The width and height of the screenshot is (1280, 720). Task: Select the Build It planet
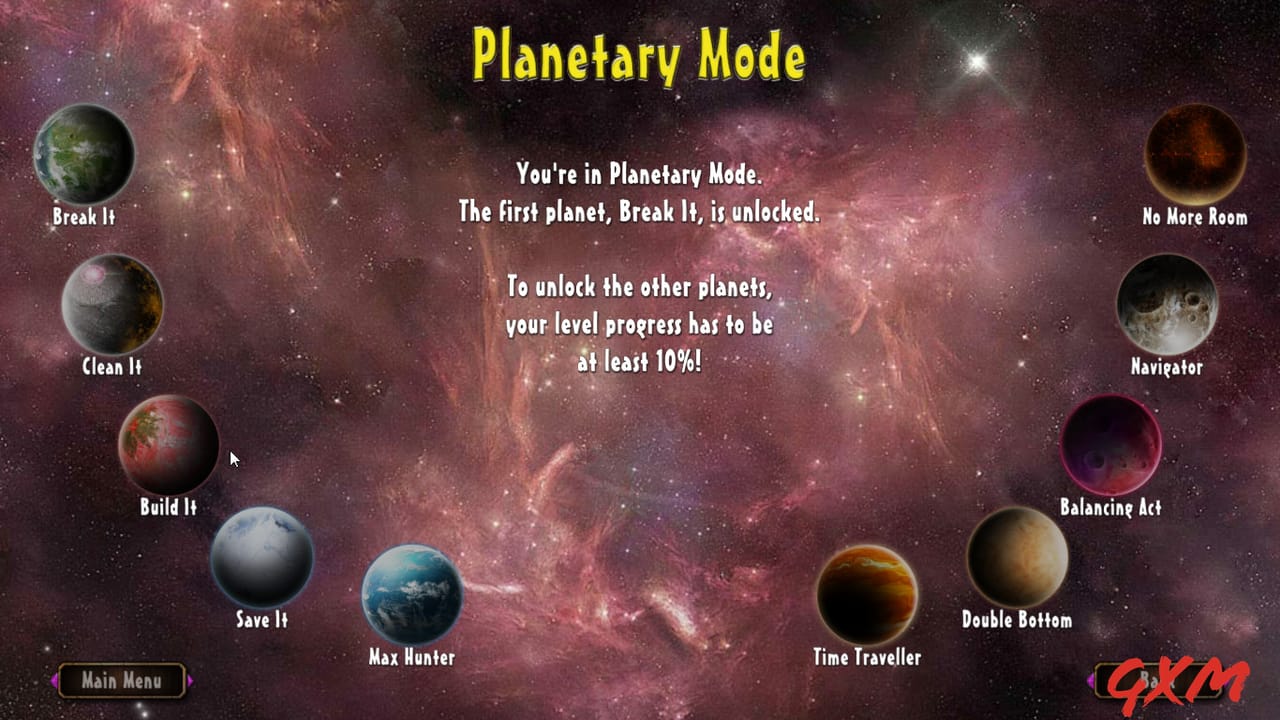coord(168,445)
